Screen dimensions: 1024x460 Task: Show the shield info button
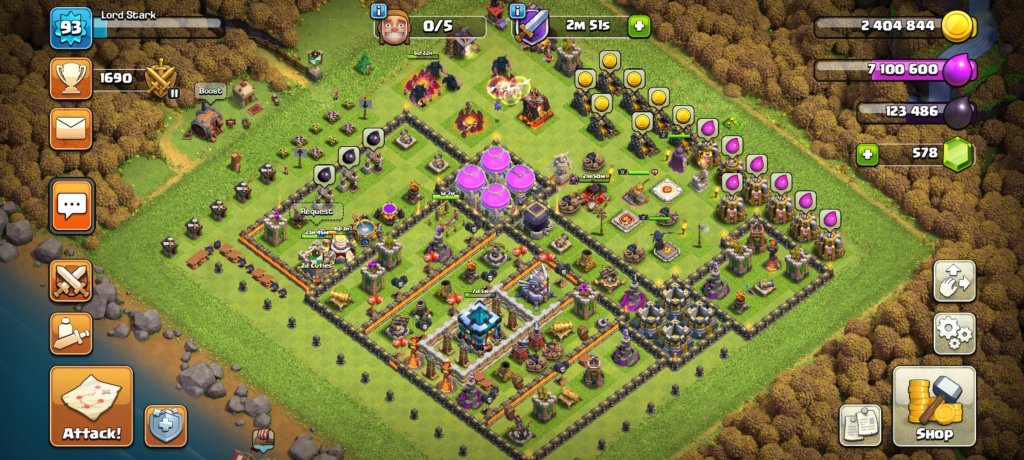coord(517,11)
